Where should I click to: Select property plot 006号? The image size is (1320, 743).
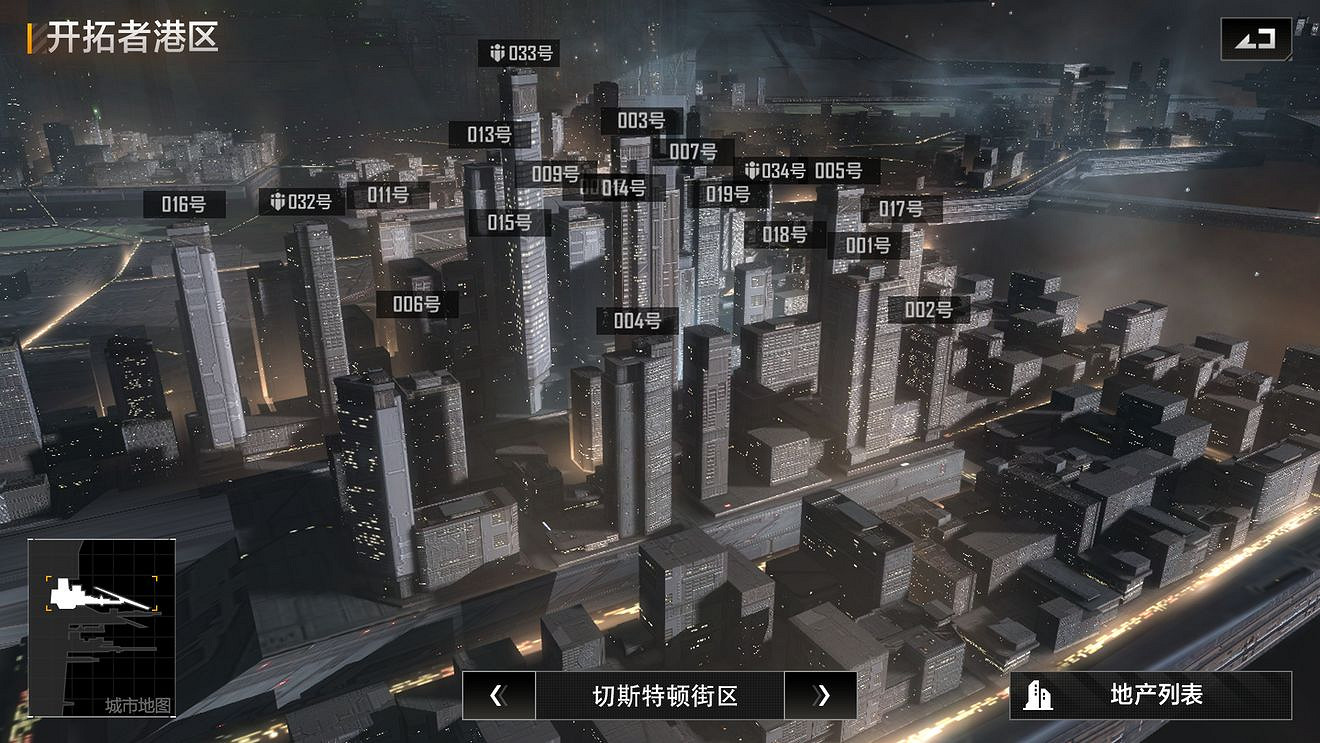tap(417, 304)
